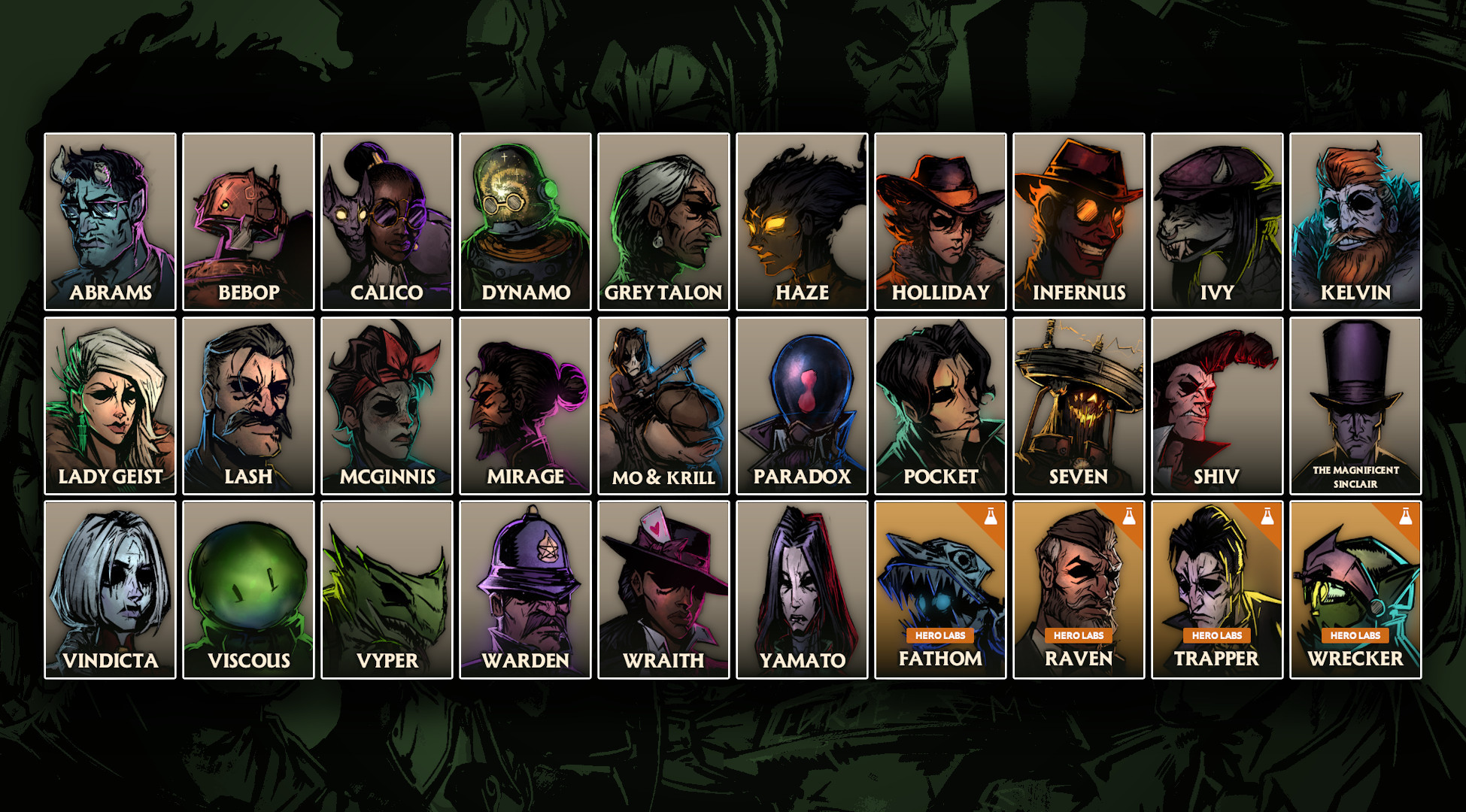Choose Ivy from the top row
Viewport: 1466px width, 812px height.
coord(1216,218)
